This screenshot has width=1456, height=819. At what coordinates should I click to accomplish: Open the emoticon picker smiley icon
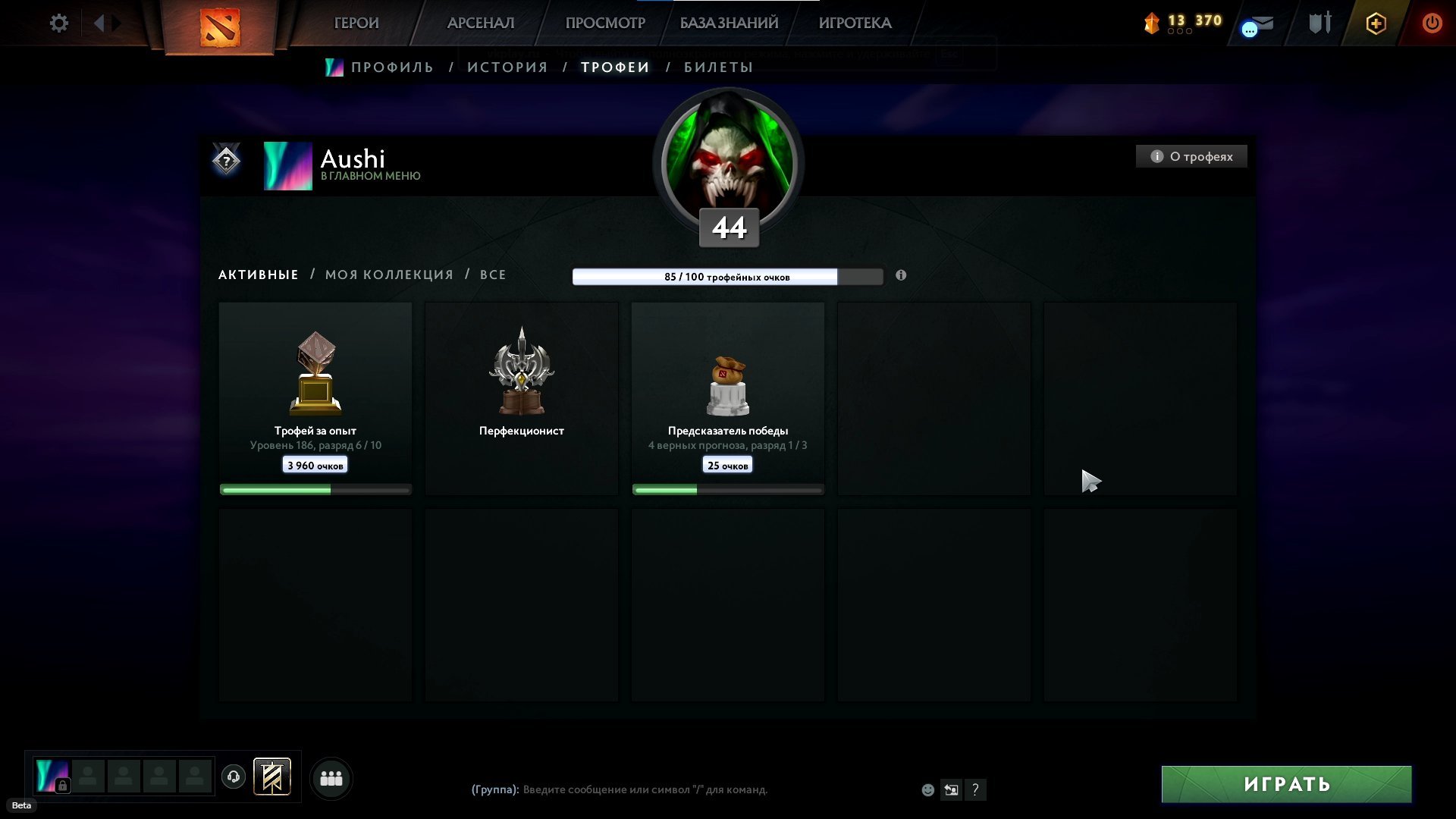pos(927,790)
